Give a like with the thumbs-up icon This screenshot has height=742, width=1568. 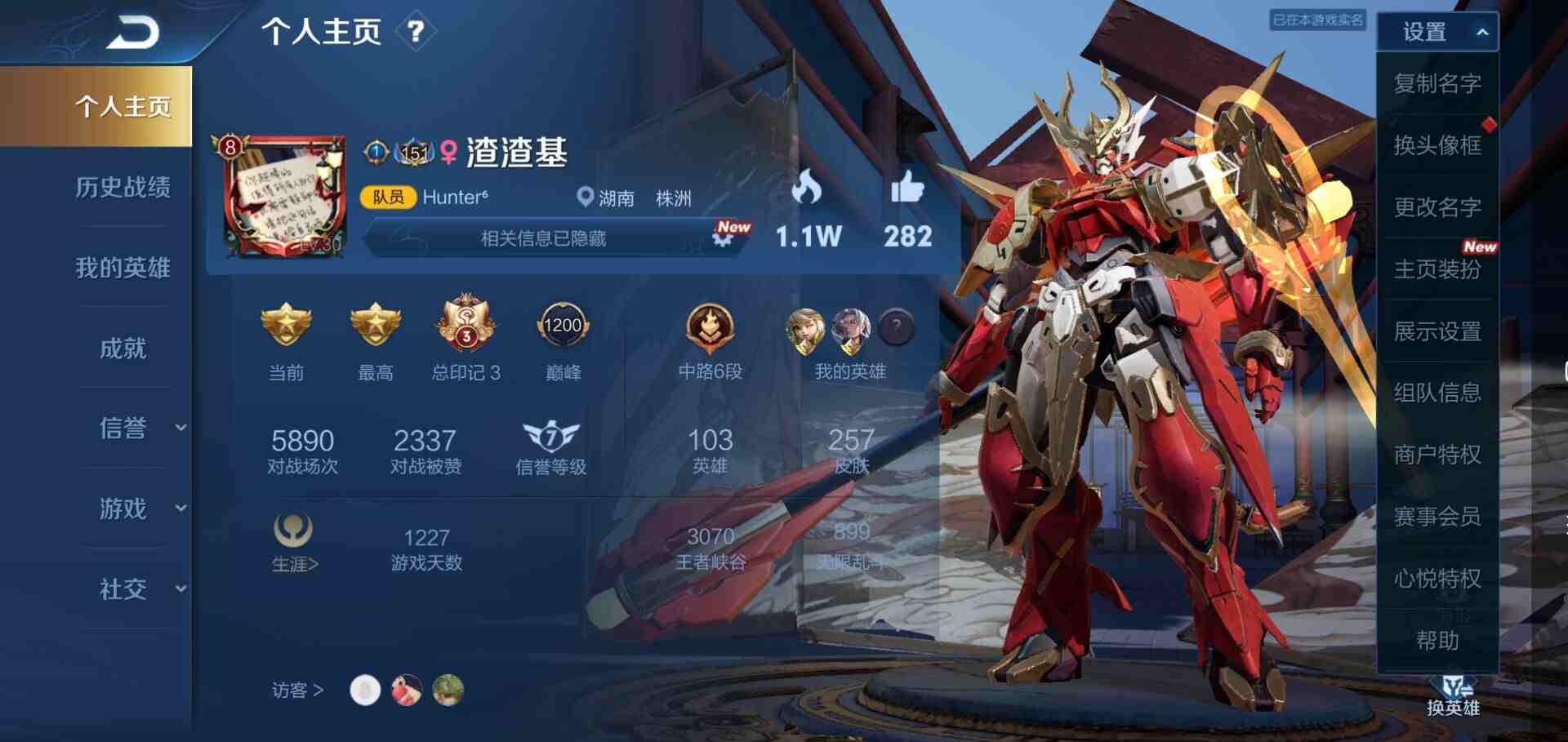click(x=906, y=189)
